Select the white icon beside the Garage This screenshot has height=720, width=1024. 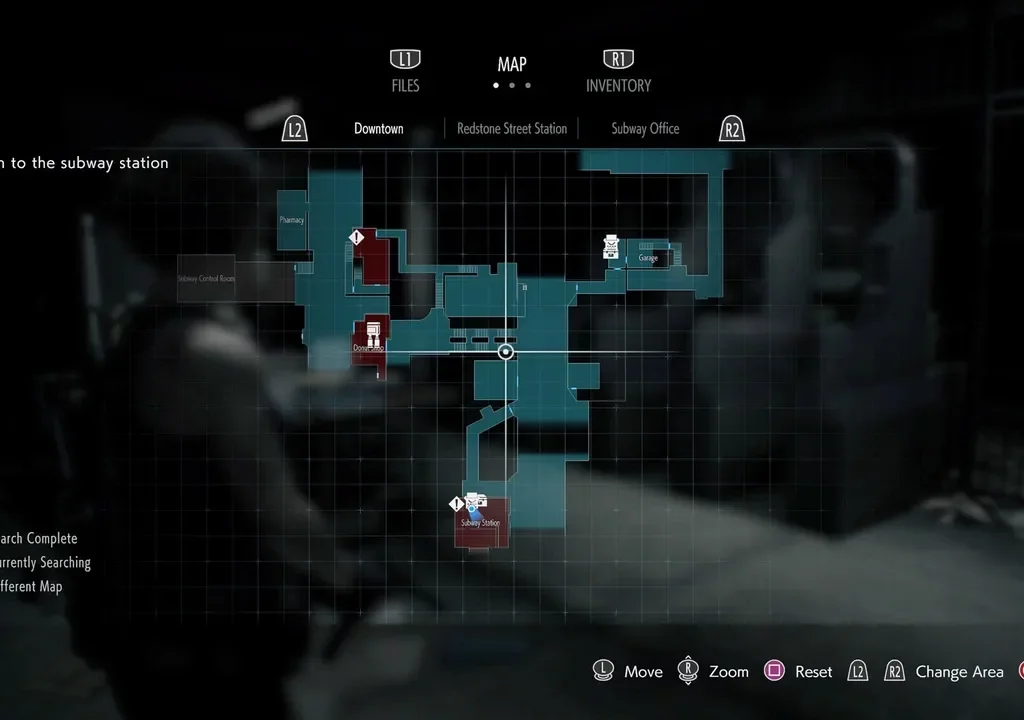point(612,247)
